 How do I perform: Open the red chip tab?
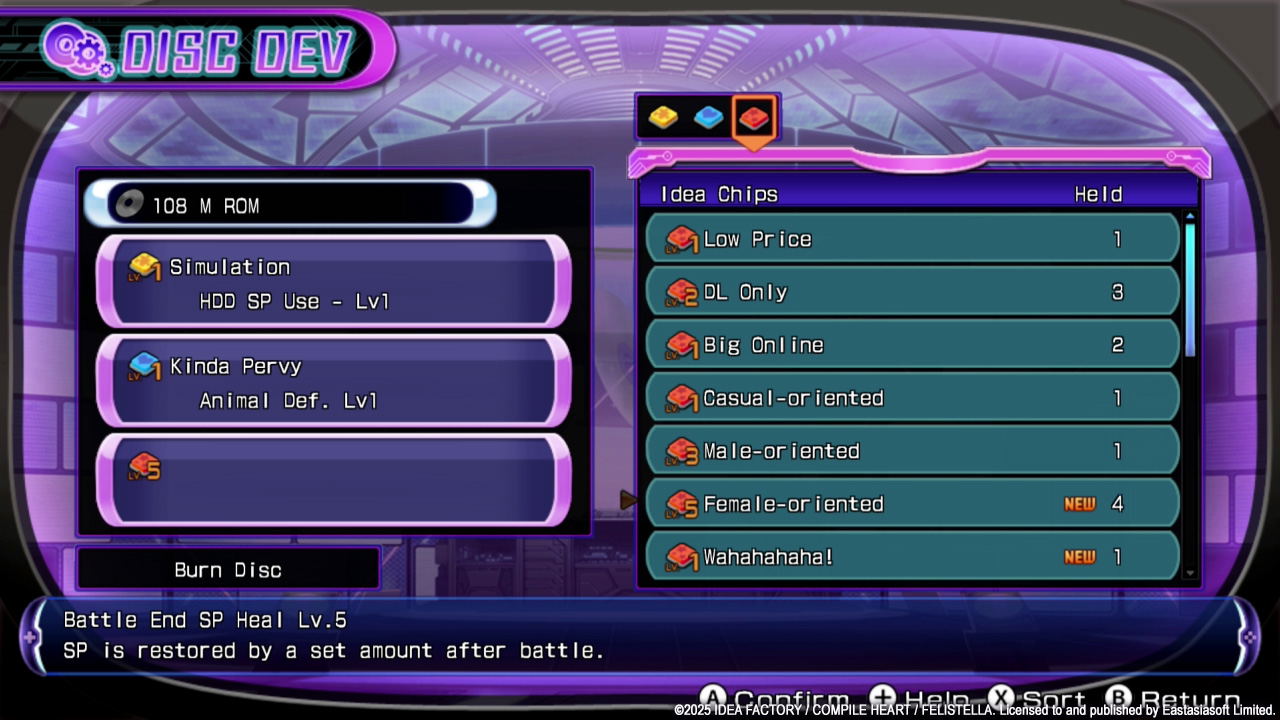pyautogui.click(x=754, y=119)
